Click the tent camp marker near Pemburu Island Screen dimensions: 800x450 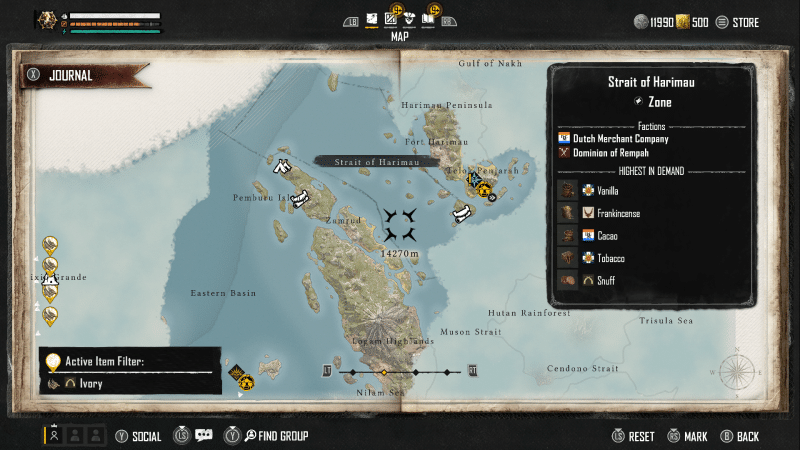click(x=282, y=166)
